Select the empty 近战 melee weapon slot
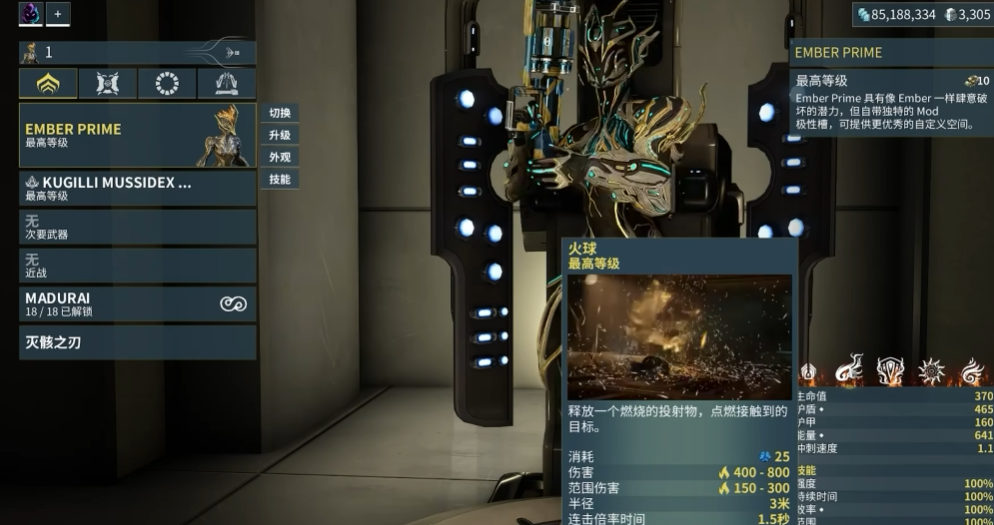Viewport: 994px width, 525px height. (x=137, y=265)
